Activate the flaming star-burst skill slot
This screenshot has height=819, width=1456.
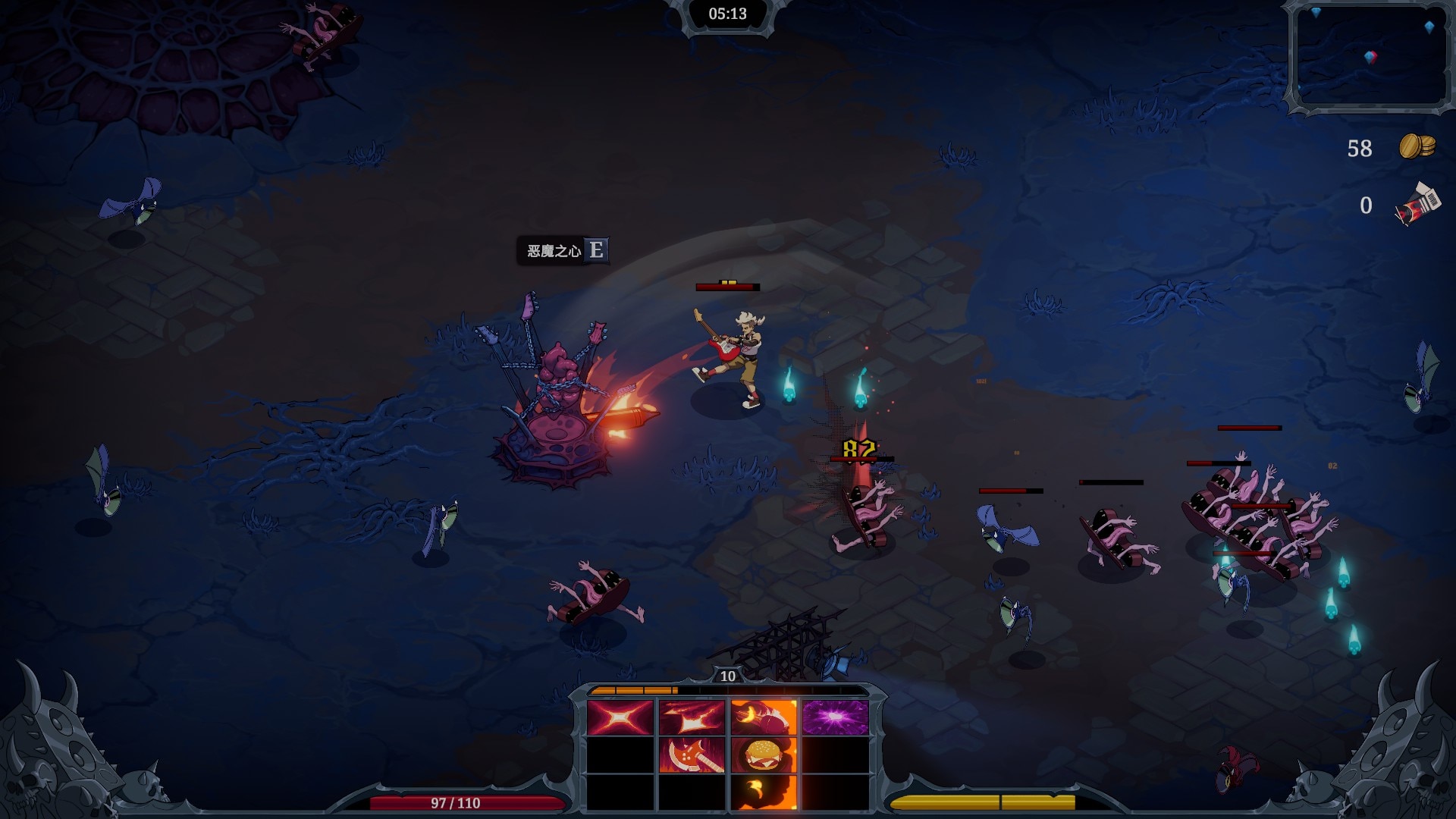691,717
